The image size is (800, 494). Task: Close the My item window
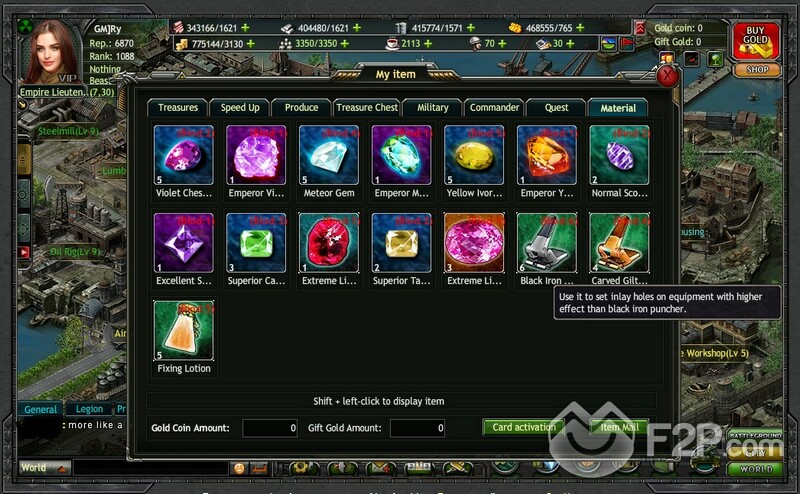click(x=669, y=77)
